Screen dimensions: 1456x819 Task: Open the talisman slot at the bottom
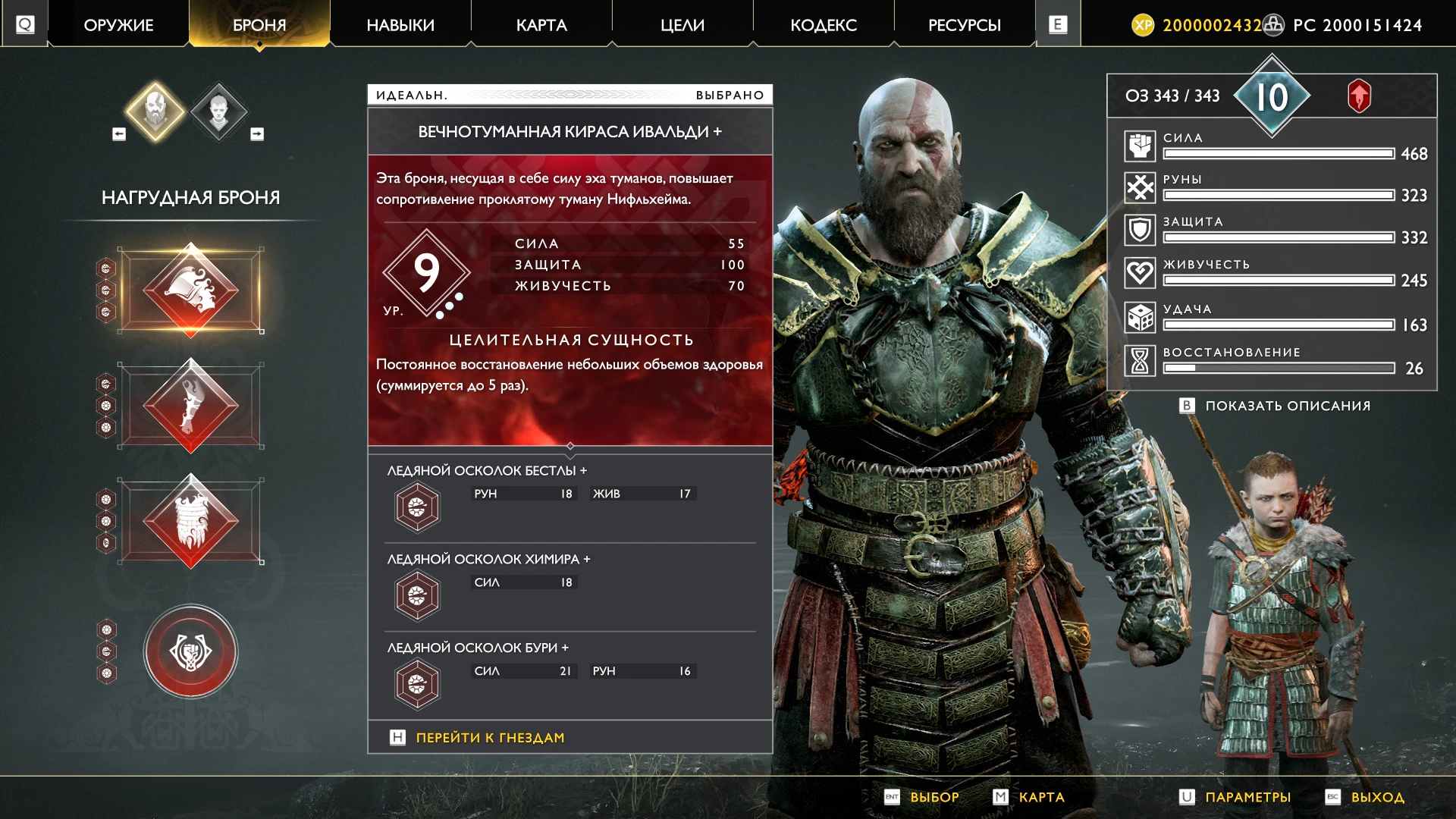pyautogui.click(x=190, y=651)
